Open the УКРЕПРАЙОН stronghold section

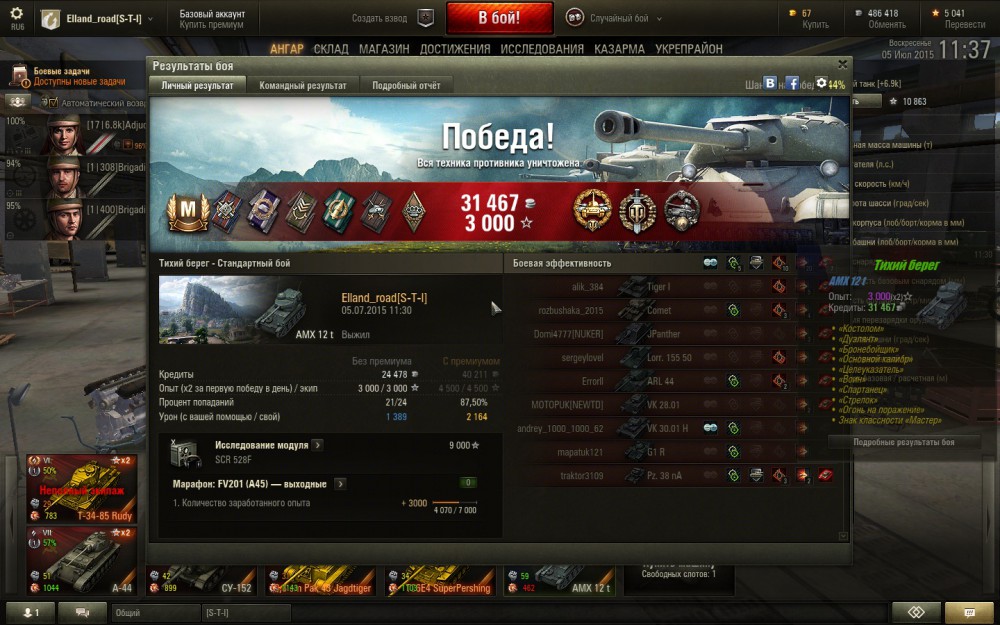tap(689, 49)
